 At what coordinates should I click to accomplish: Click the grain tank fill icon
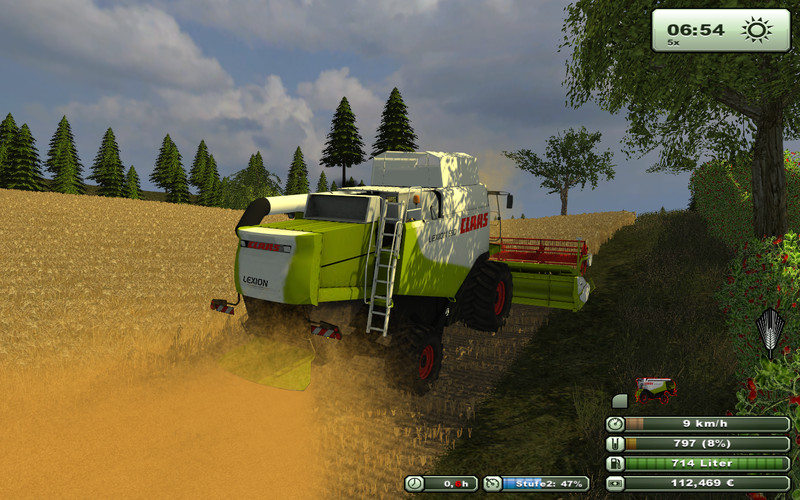(616, 444)
